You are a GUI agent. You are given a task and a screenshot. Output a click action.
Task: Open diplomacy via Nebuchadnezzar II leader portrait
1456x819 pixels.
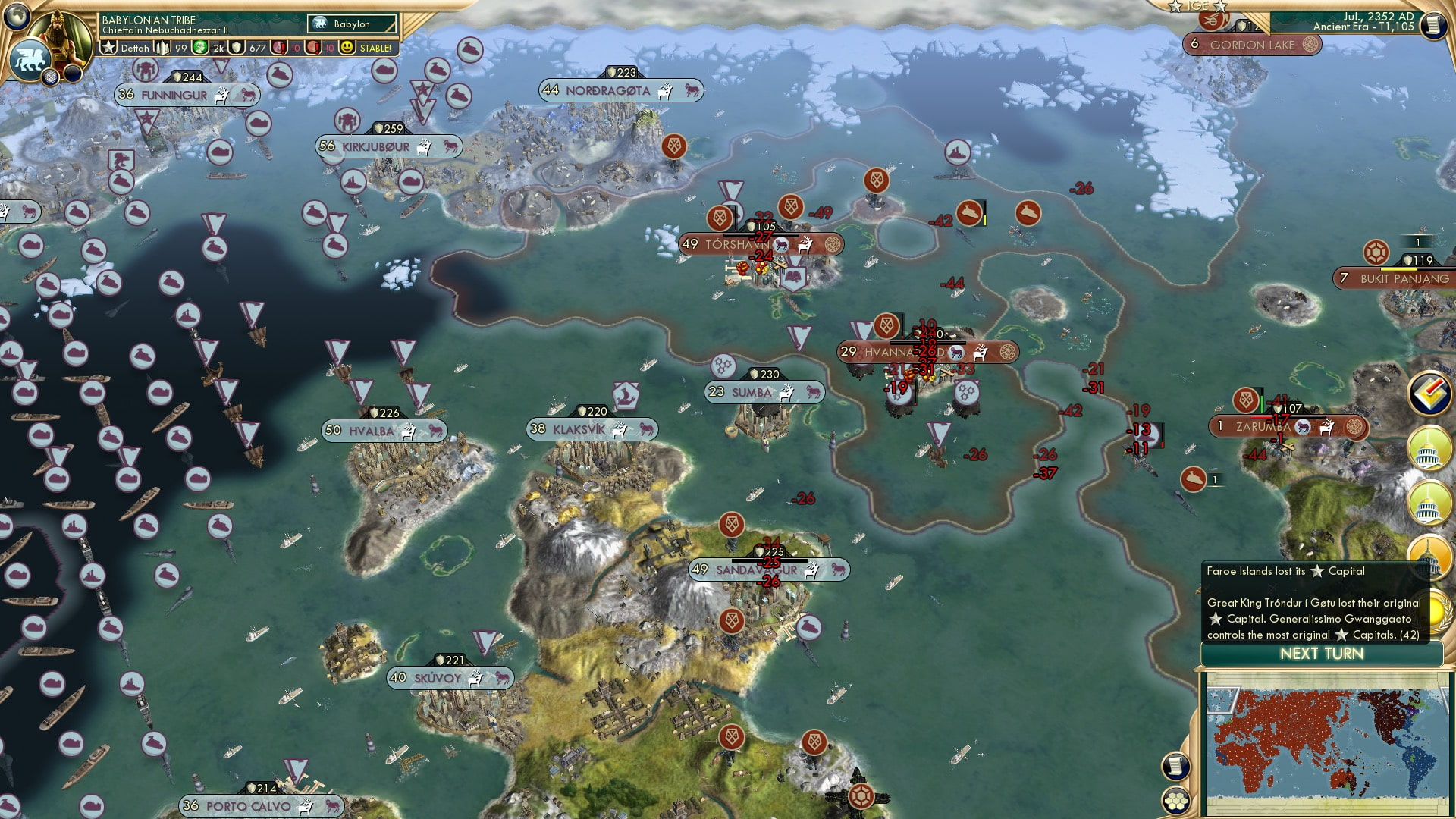60,36
